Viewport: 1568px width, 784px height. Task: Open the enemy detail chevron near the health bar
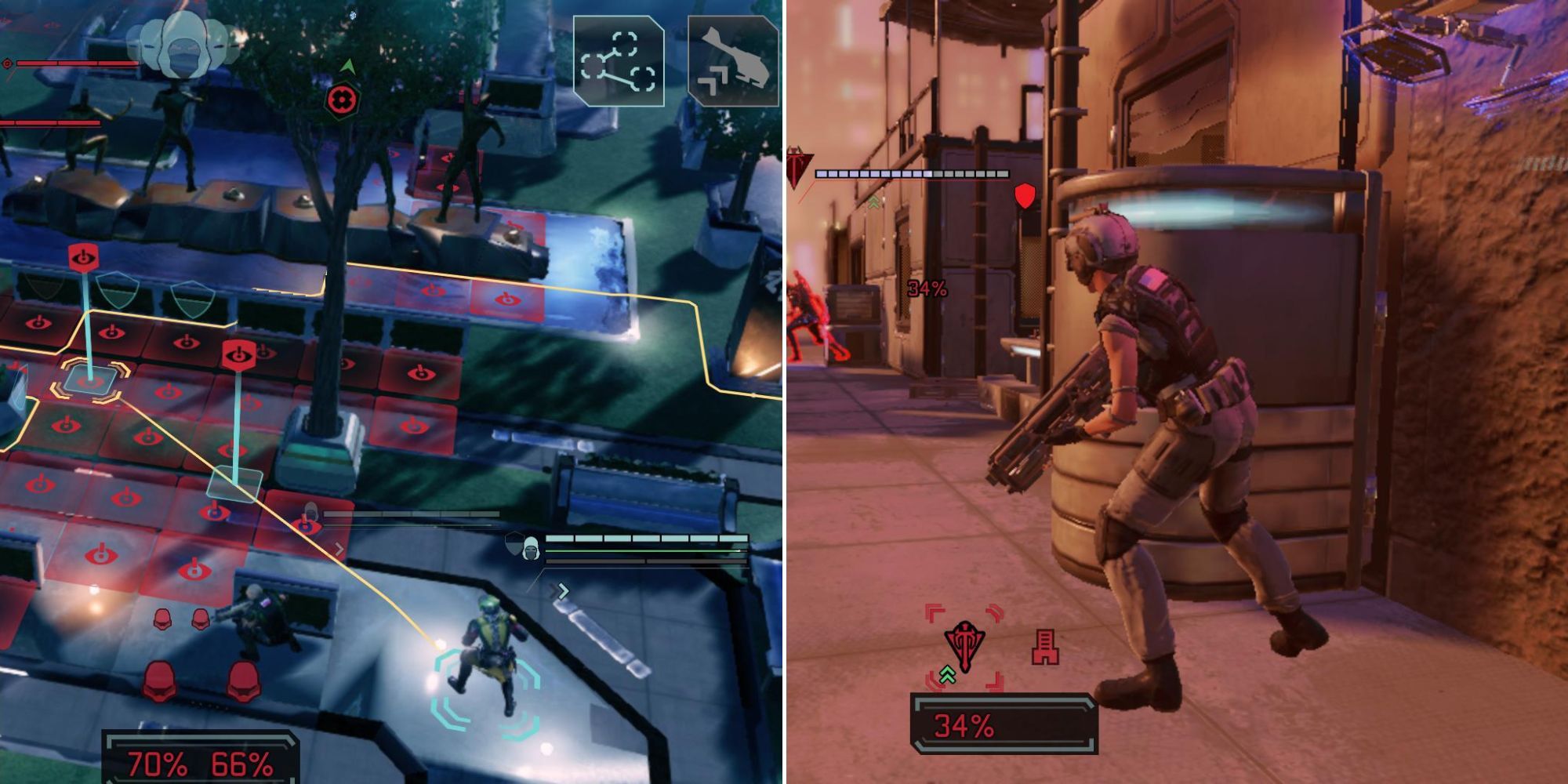click(339, 548)
